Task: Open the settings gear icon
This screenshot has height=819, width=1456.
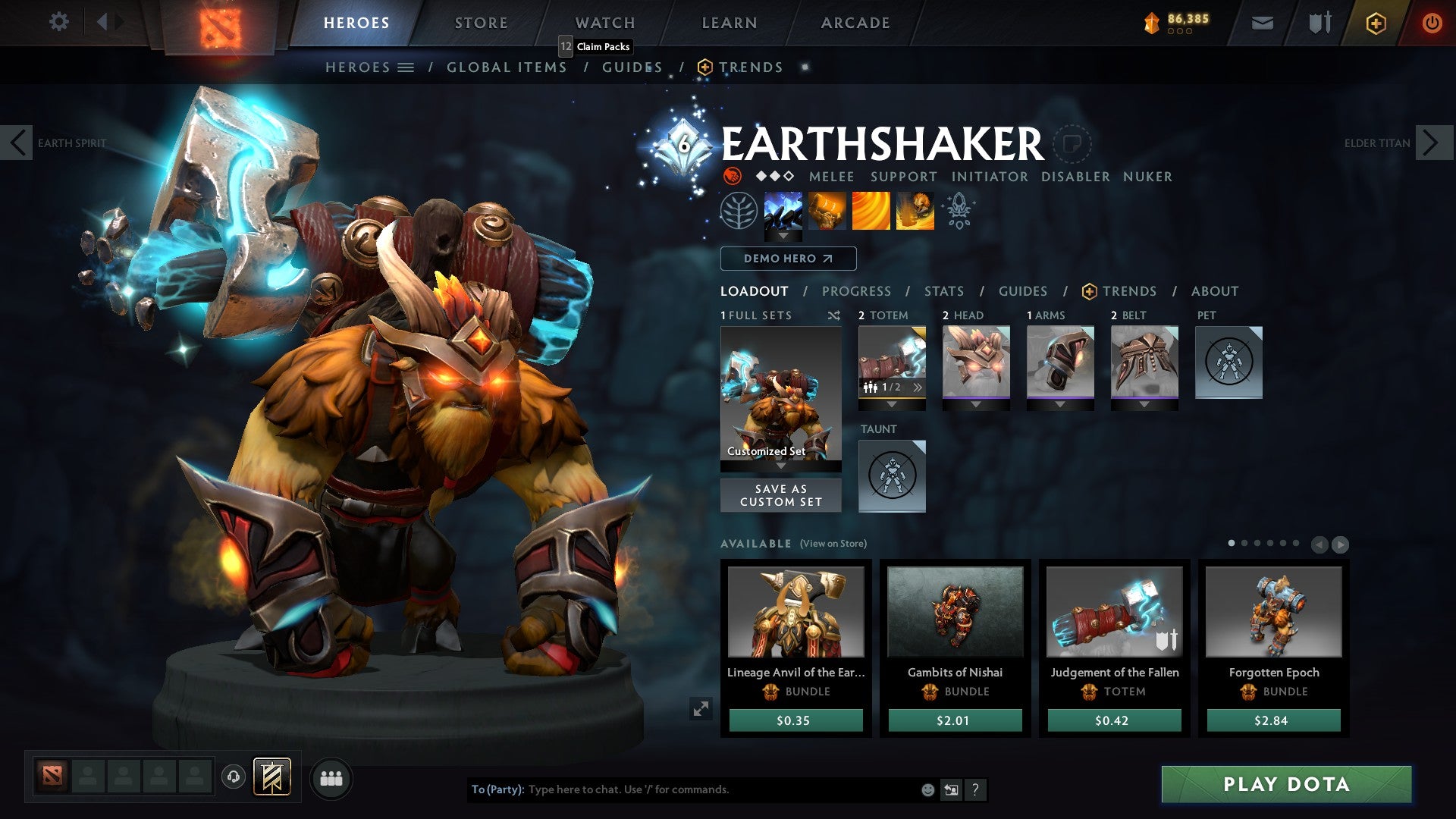Action: (58, 22)
